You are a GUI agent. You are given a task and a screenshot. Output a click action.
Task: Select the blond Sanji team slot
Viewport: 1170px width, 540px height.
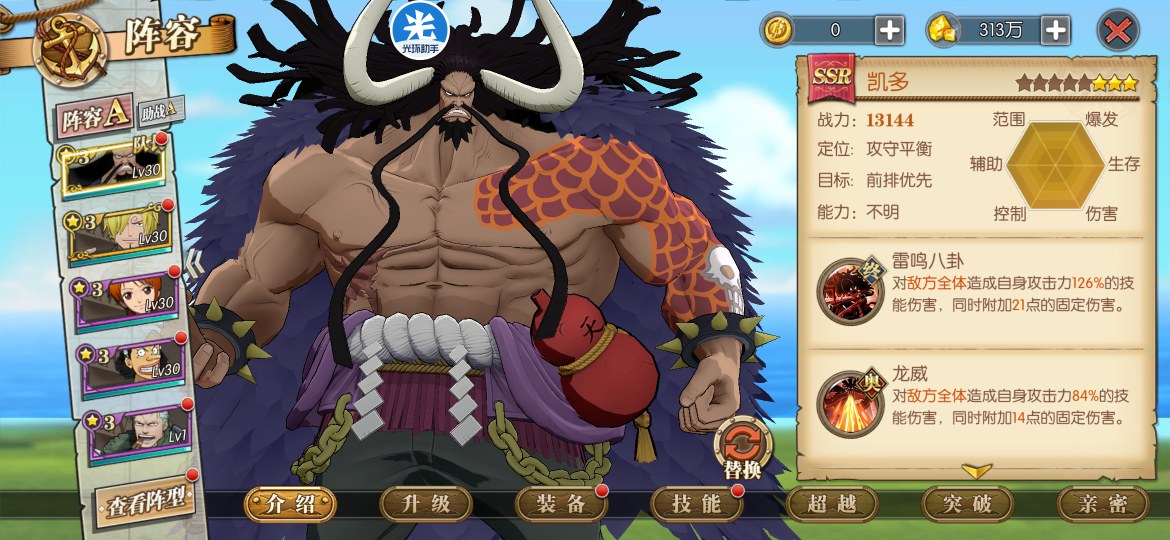122,233
